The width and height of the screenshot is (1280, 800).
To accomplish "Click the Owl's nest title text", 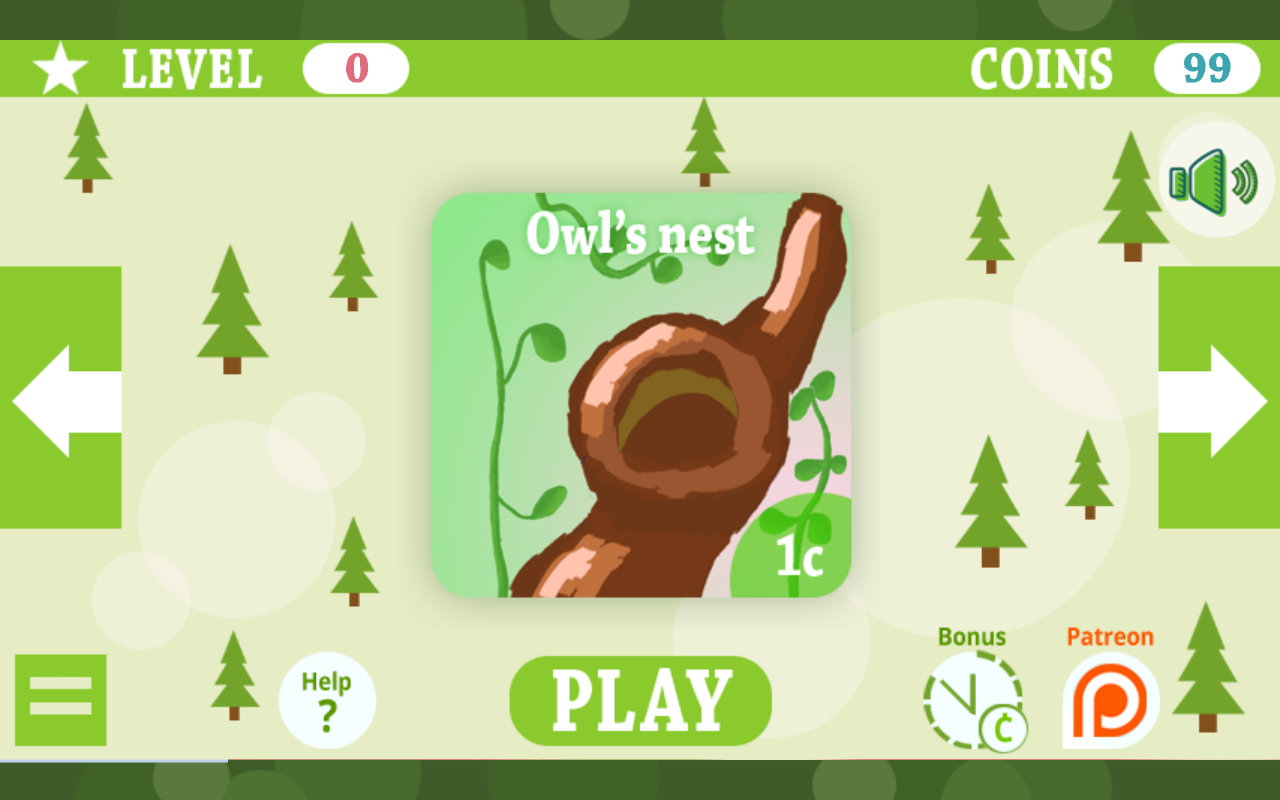I will 640,234.
